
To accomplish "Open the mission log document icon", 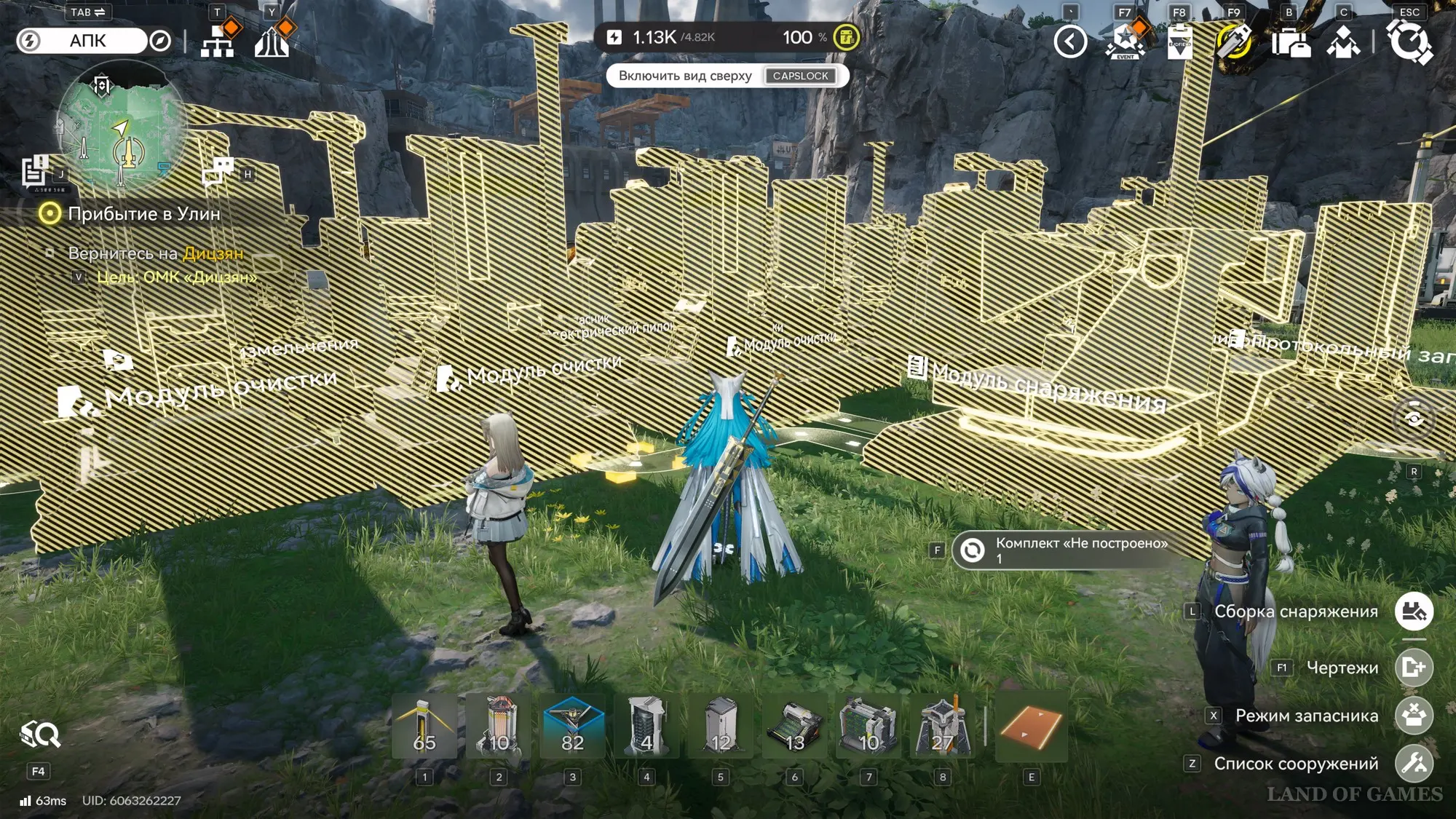I will tap(34, 172).
